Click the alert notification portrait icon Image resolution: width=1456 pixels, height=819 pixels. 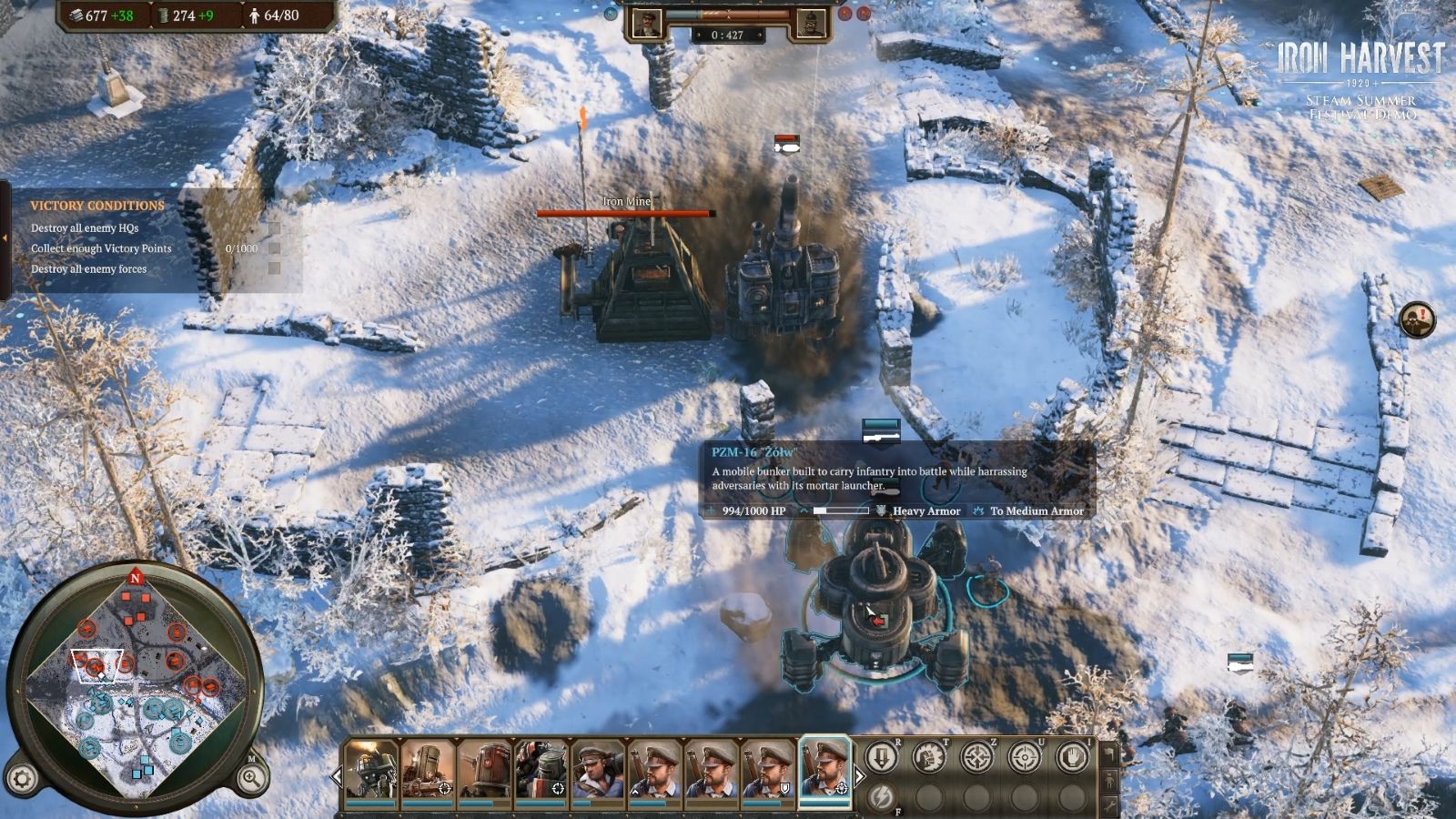(1417, 319)
